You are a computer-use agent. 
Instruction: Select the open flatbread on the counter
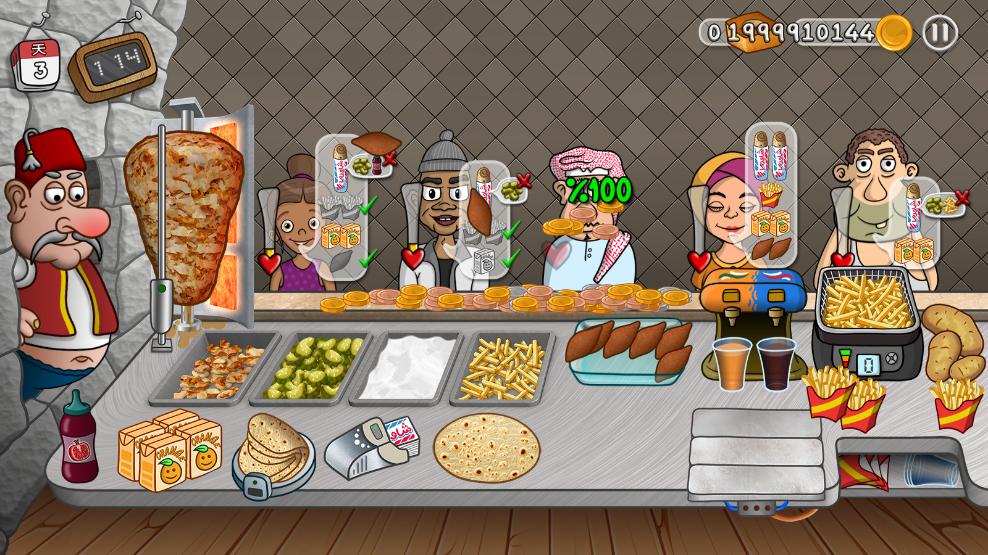pyautogui.click(x=486, y=447)
